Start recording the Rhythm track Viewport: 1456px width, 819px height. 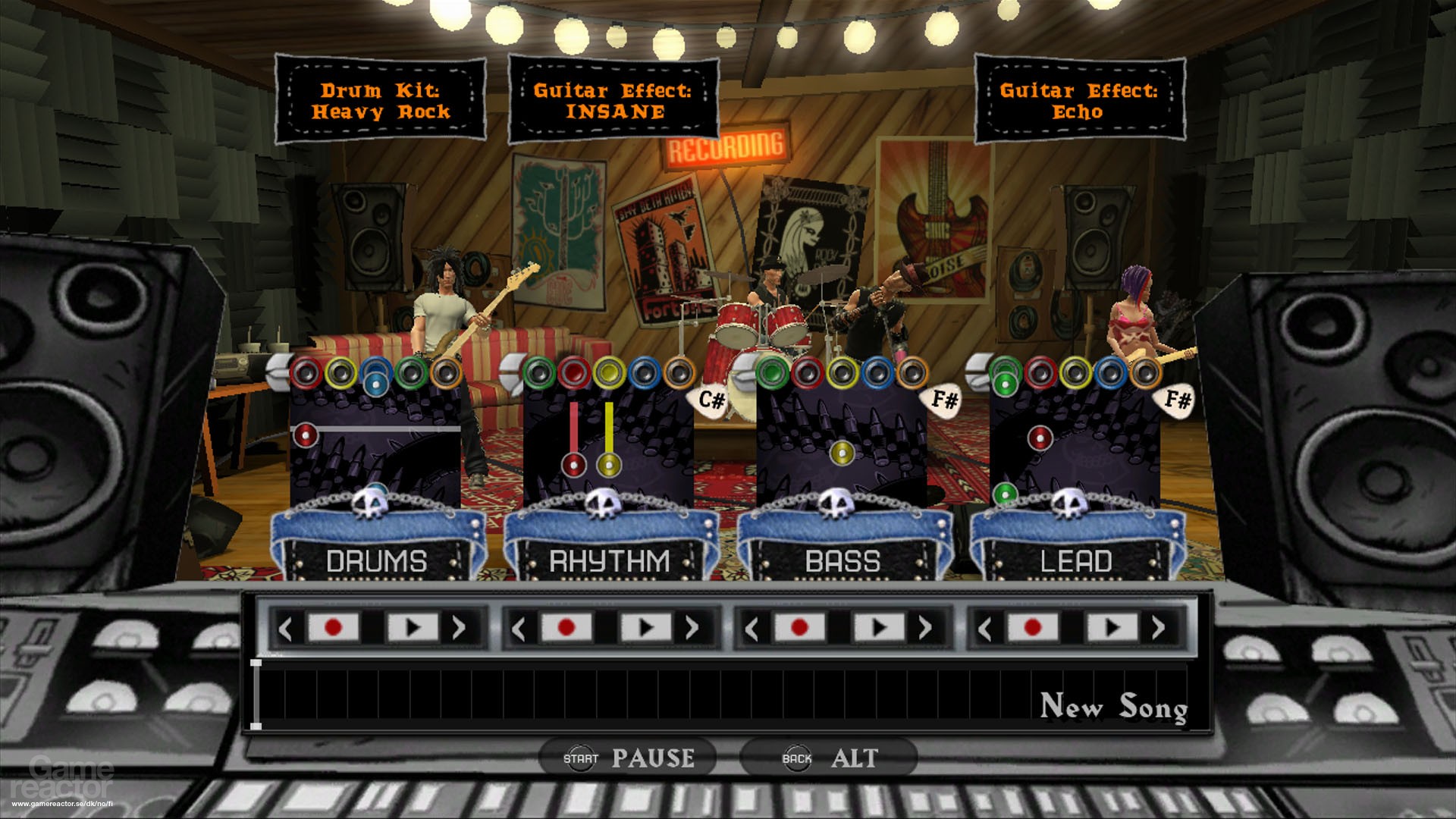[566, 628]
